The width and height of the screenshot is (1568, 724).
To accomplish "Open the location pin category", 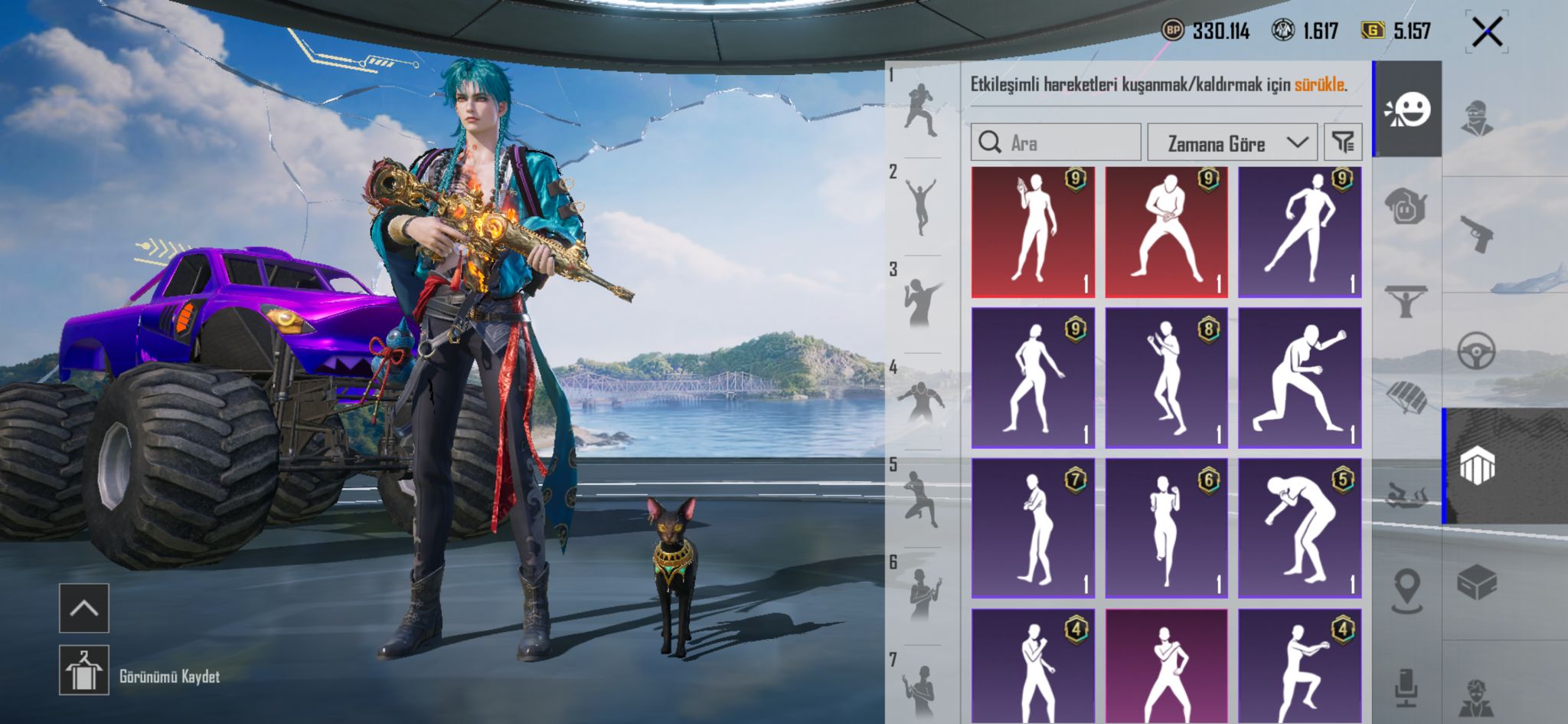I will [x=1406, y=591].
